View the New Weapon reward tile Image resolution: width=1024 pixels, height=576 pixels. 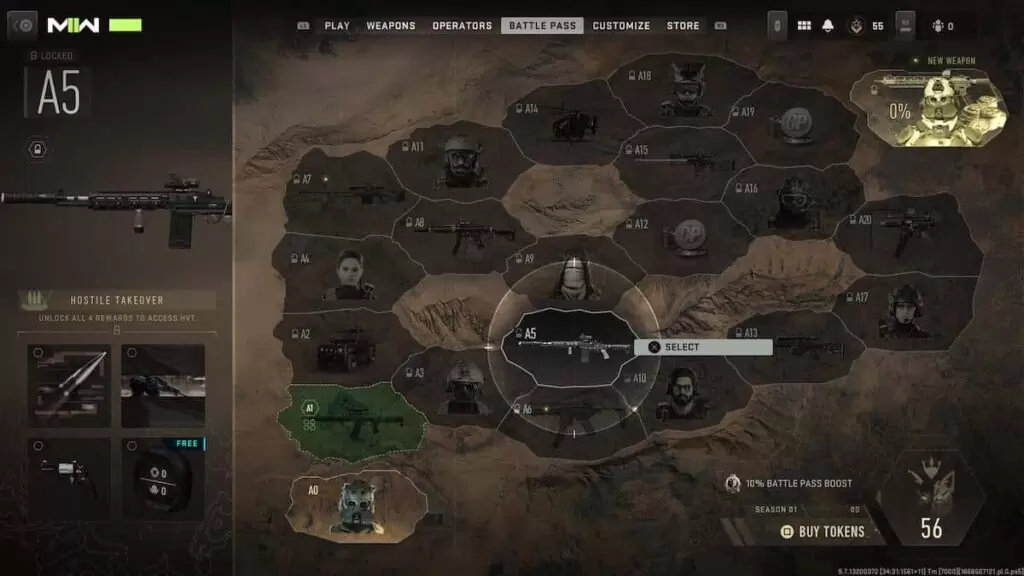click(x=928, y=109)
